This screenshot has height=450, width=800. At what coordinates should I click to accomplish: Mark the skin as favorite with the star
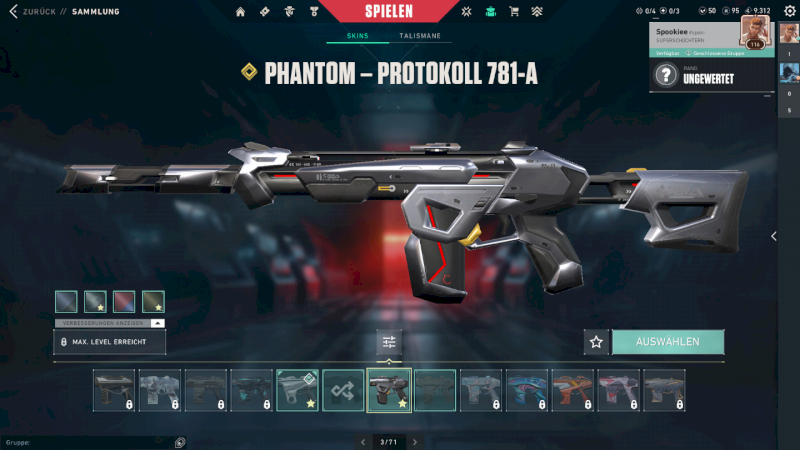pos(596,342)
